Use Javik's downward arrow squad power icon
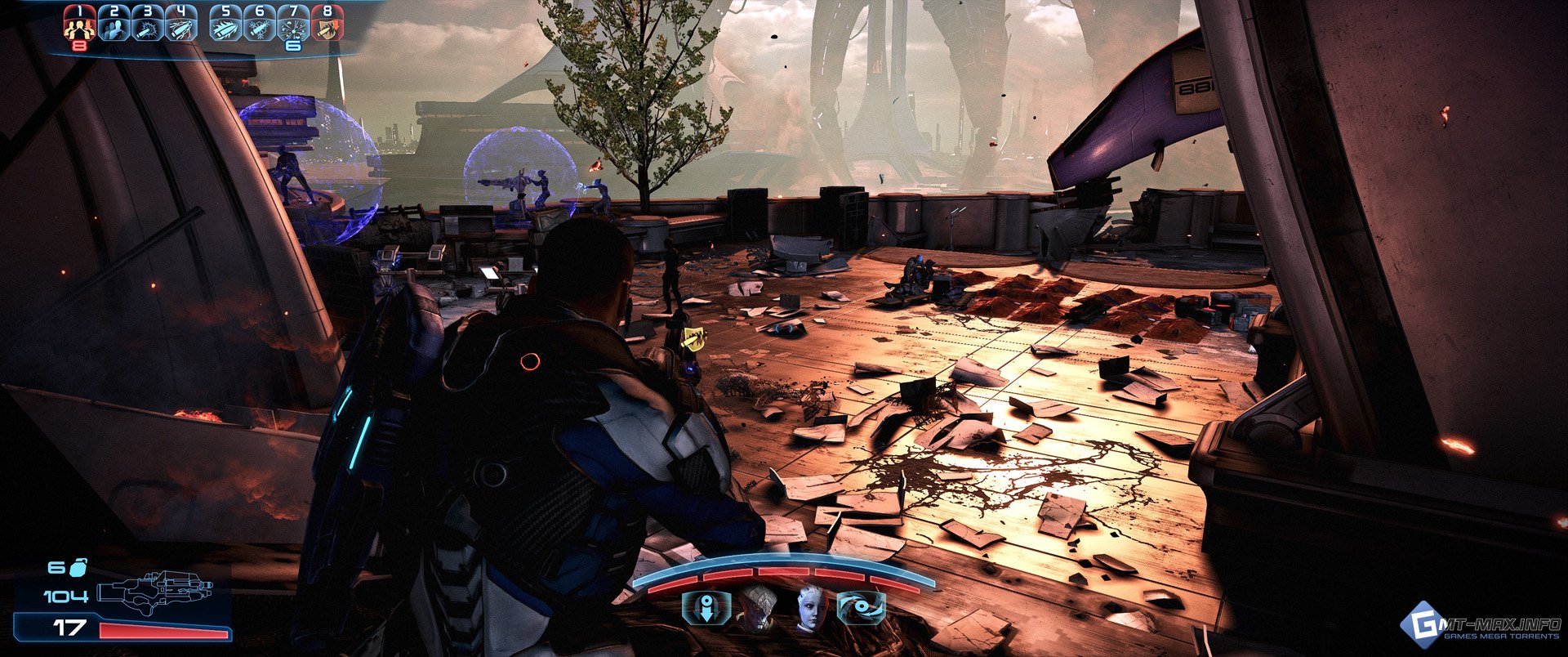This screenshot has height=657, width=1568. (x=706, y=609)
